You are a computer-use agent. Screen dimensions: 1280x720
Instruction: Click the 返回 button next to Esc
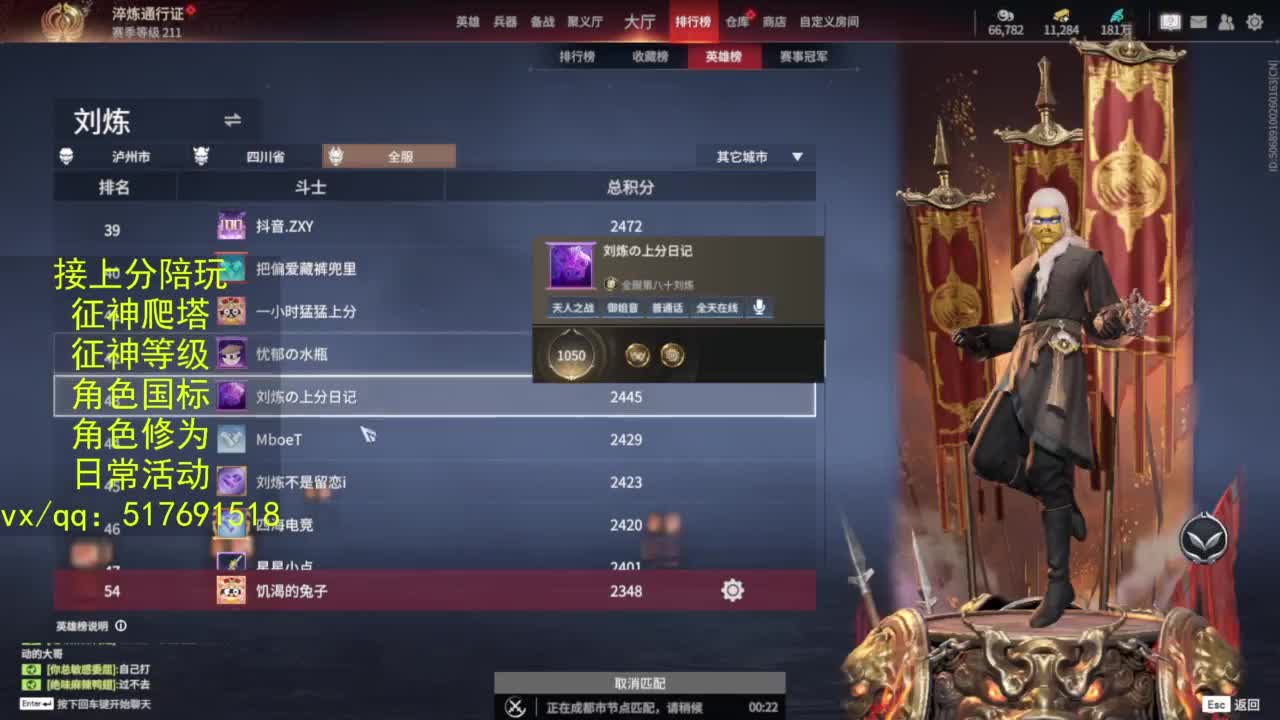pyautogui.click(x=1248, y=702)
